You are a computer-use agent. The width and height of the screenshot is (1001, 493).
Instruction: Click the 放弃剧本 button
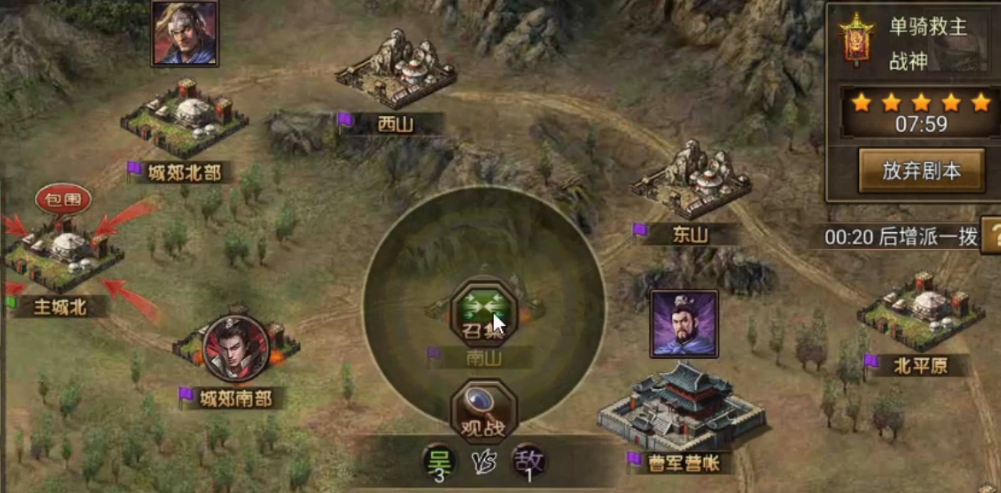click(x=921, y=170)
